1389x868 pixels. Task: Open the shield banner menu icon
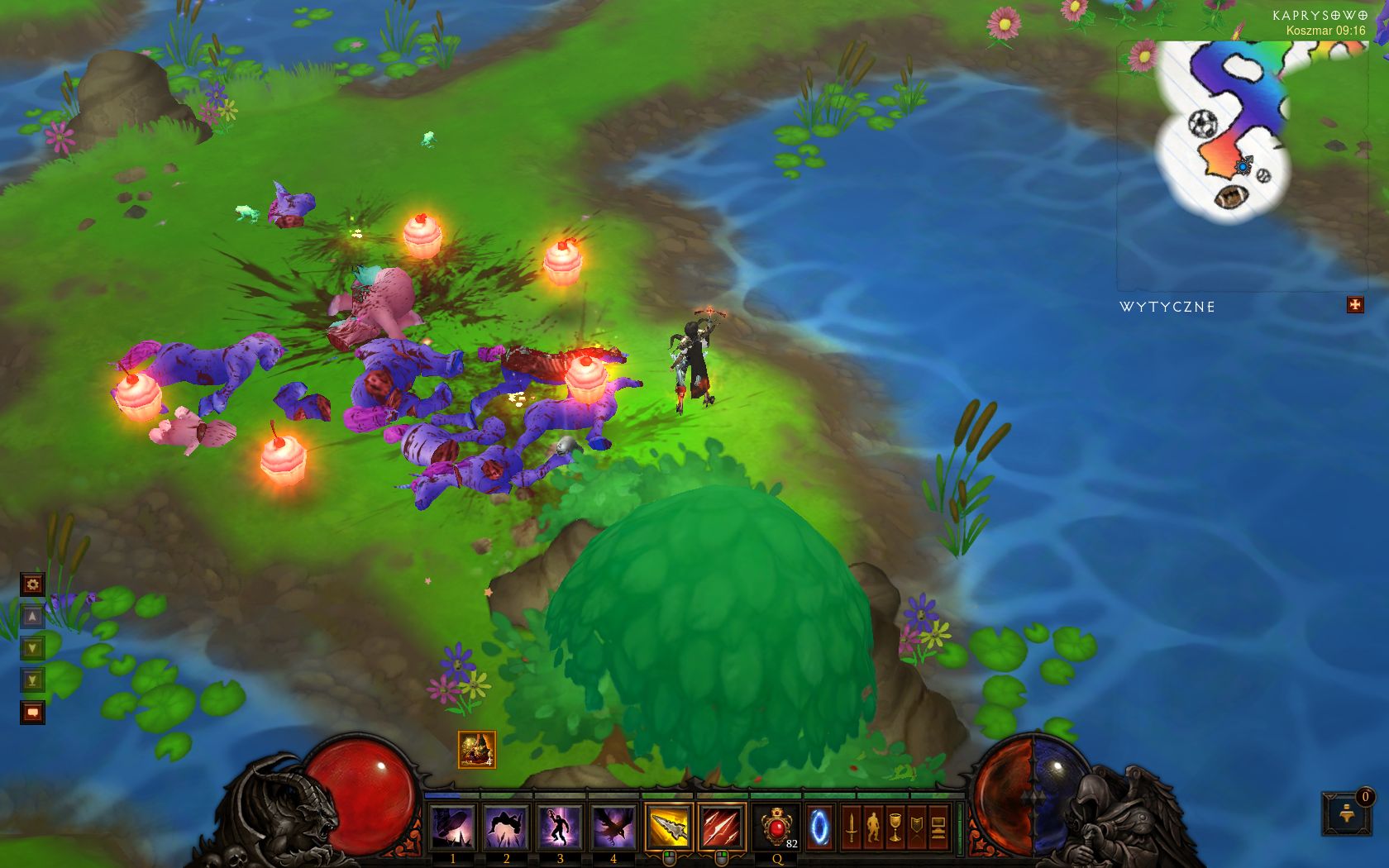[x=917, y=827]
